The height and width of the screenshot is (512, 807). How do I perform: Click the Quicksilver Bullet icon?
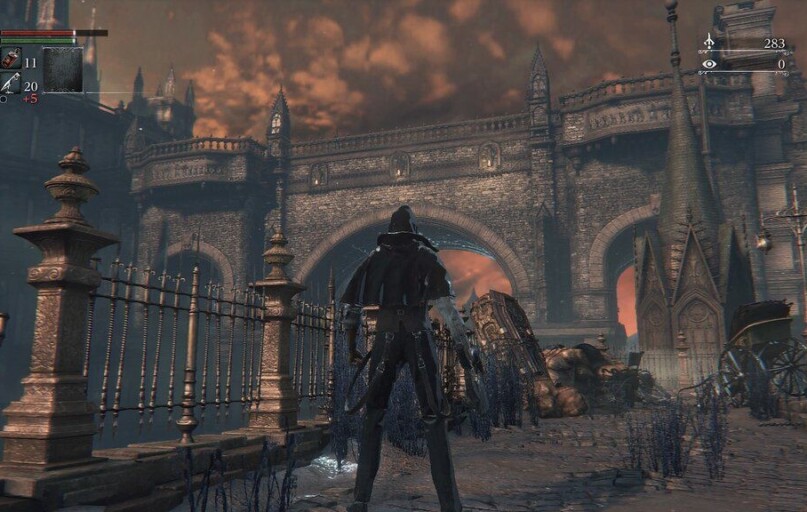[x=11, y=84]
